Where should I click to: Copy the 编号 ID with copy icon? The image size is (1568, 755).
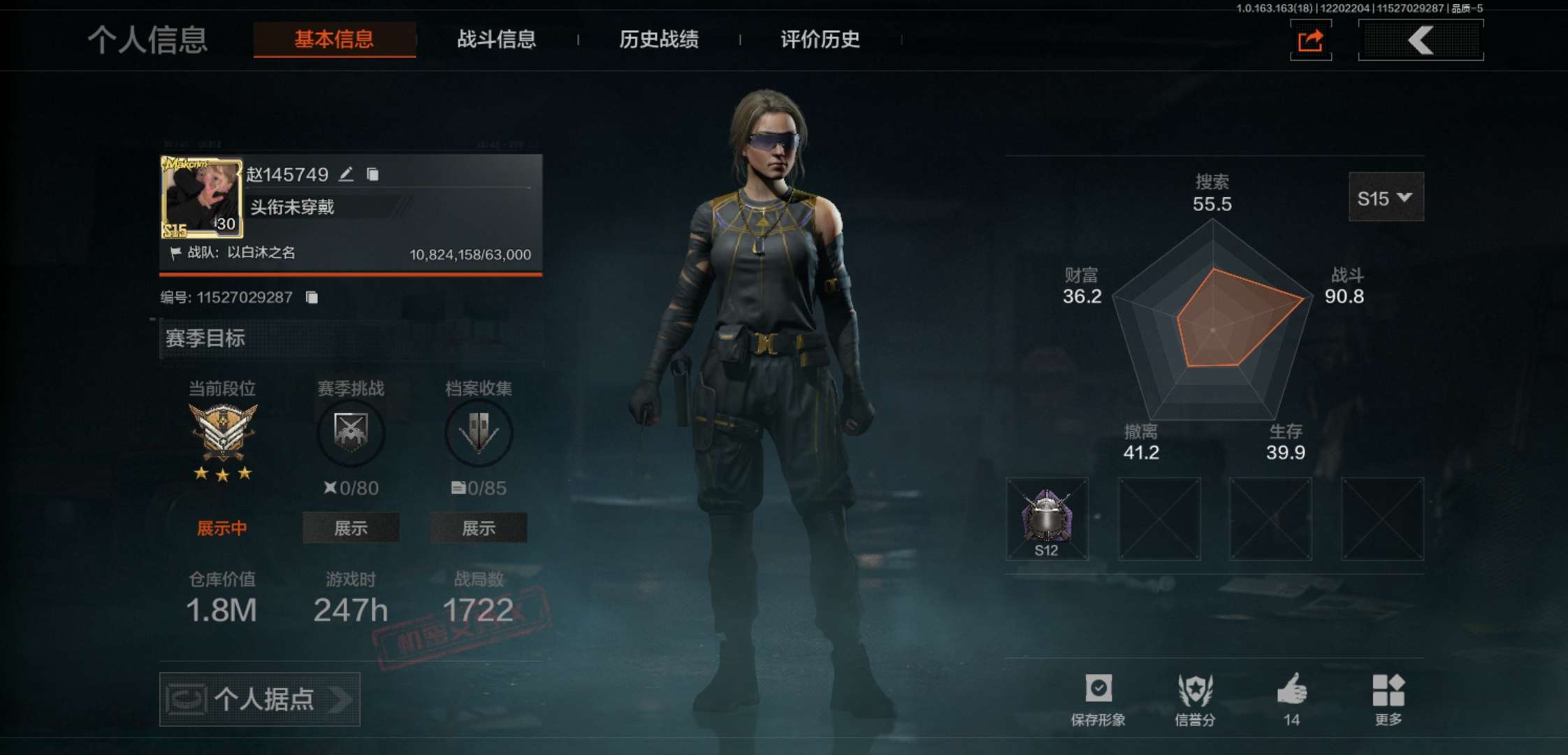click(312, 296)
